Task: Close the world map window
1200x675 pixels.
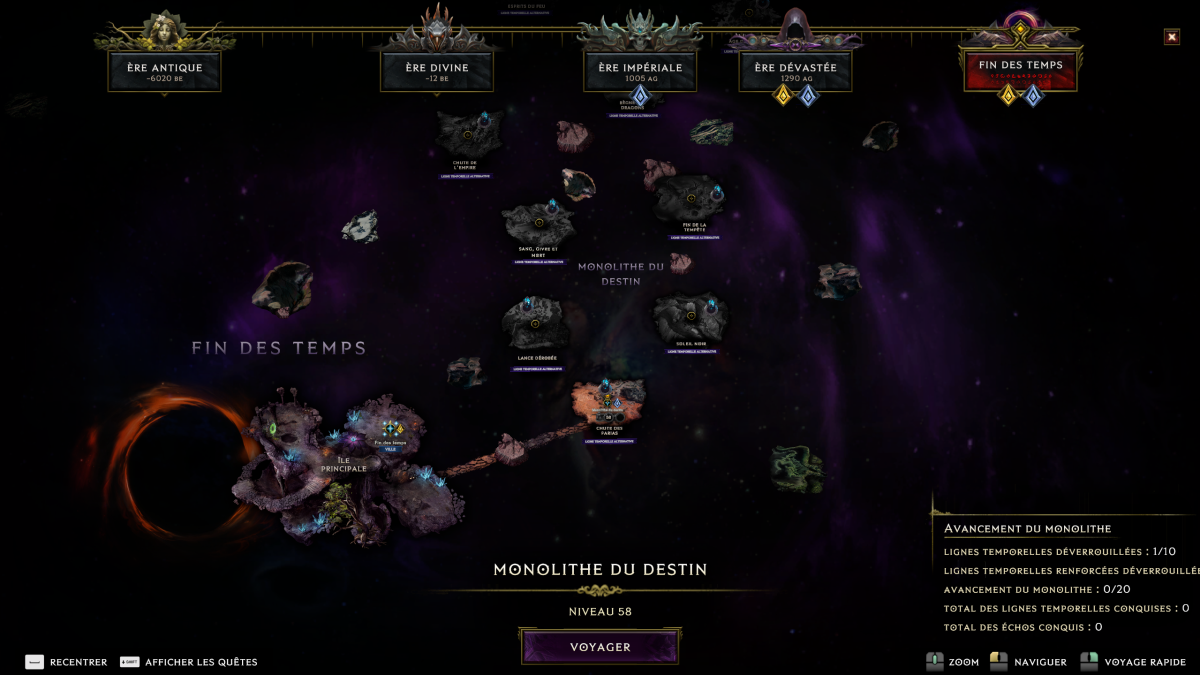Action: [x=1171, y=37]
